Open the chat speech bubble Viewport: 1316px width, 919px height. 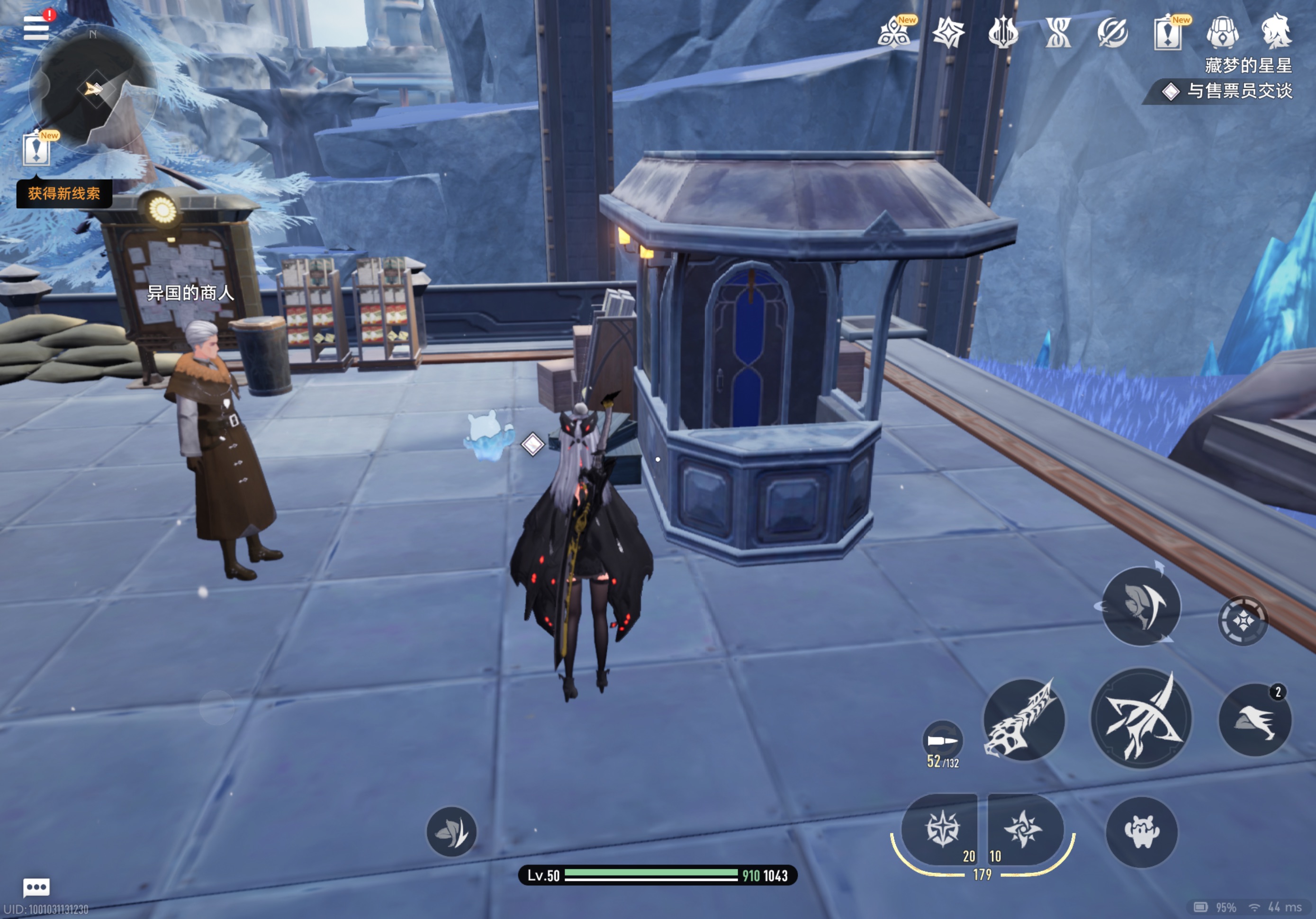click(36, 887)
